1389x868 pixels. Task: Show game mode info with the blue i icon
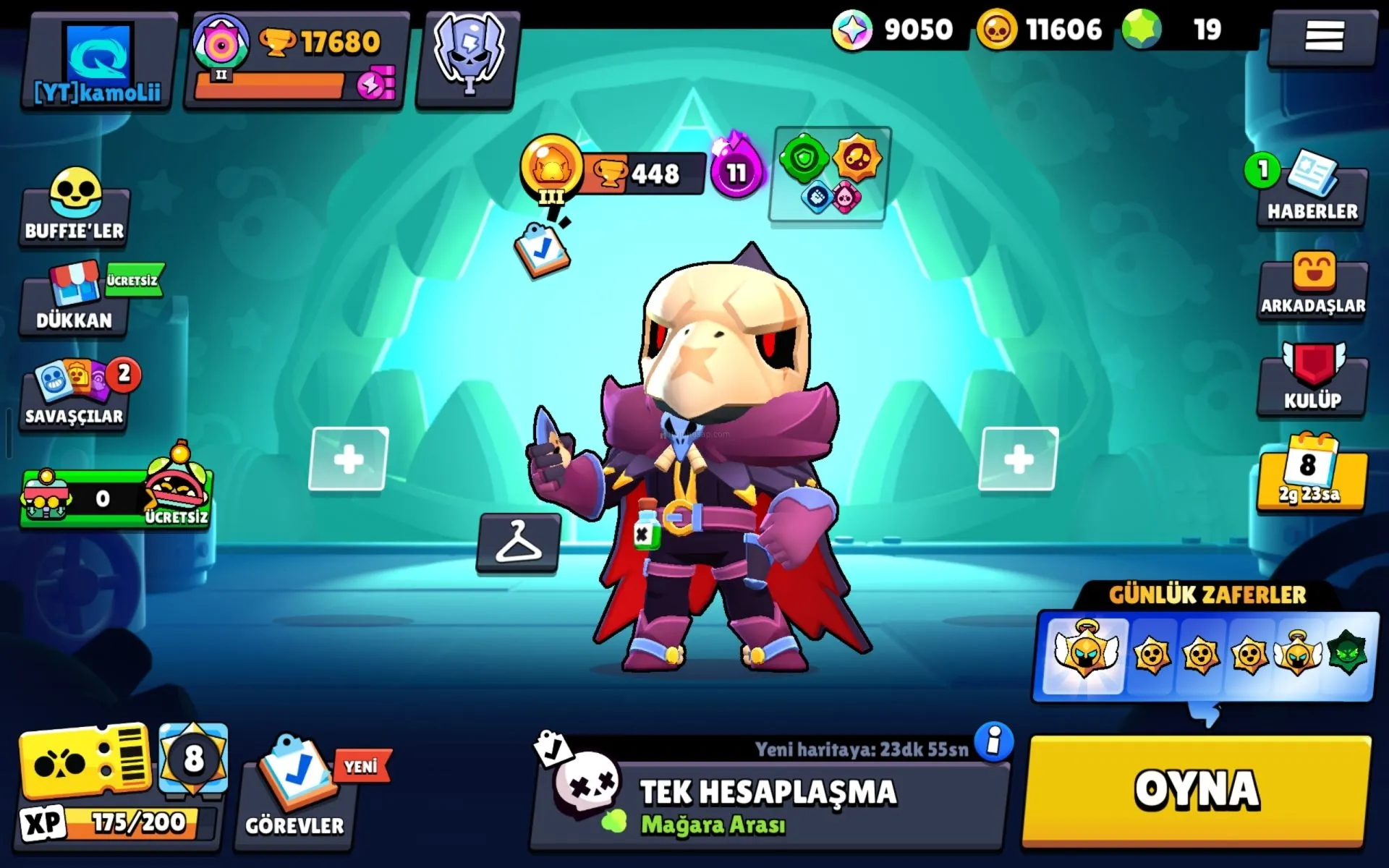[994, 741]
